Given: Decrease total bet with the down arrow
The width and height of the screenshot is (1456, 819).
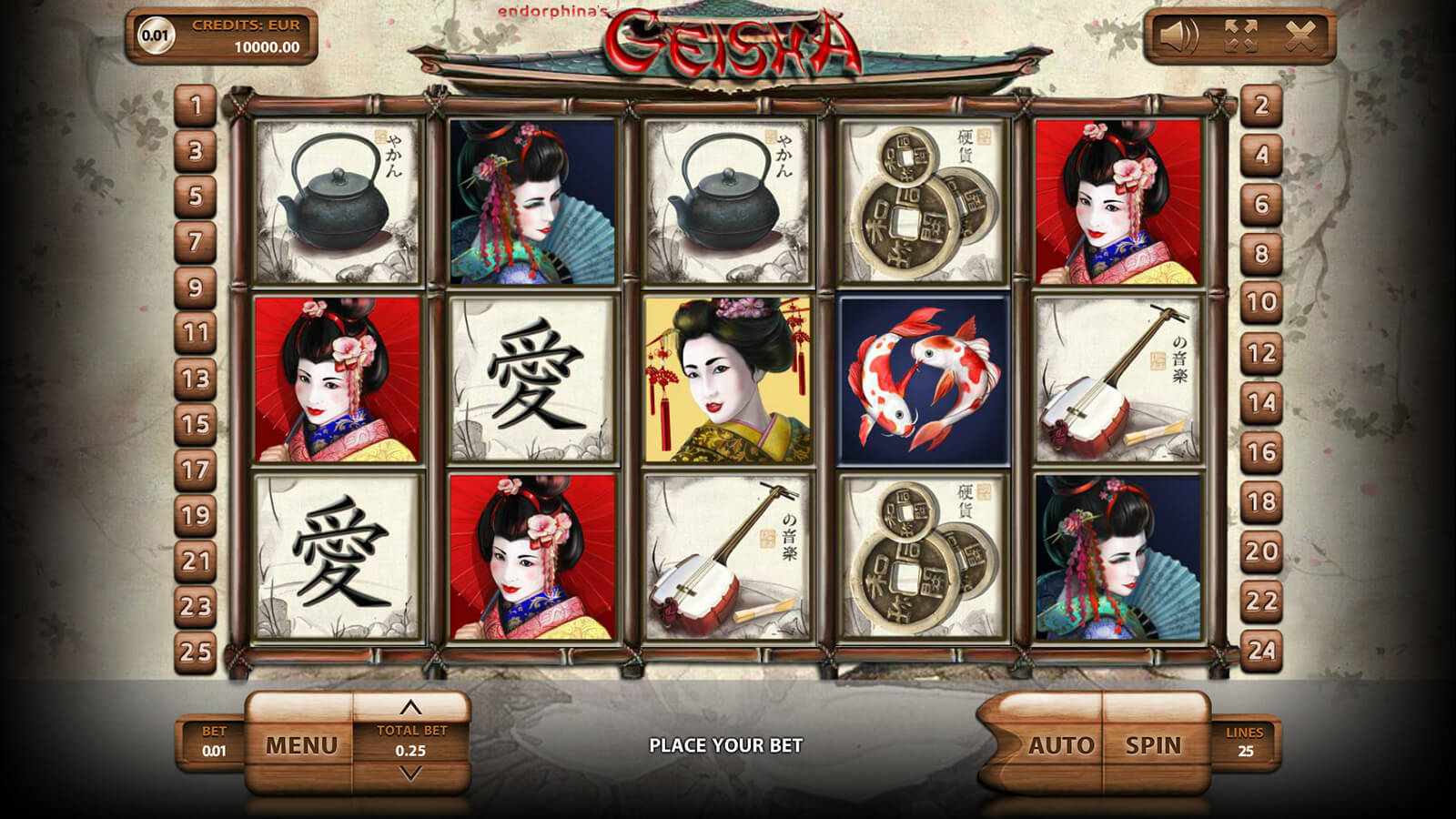Looking at the screenshot, I should point(411,774).
